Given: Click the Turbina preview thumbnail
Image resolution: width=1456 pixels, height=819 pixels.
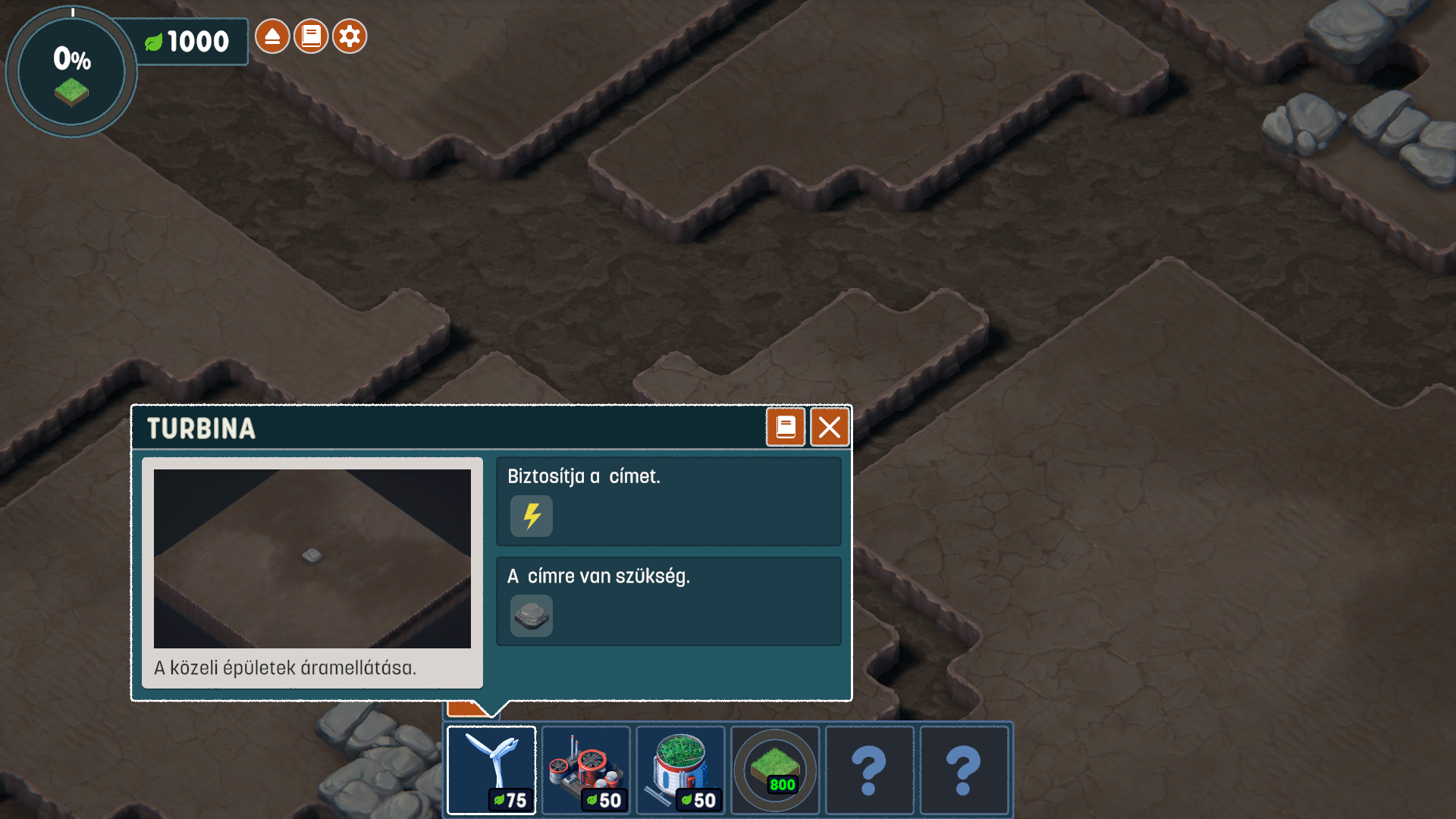Looking at the screenshot, I should click(312, 559).
